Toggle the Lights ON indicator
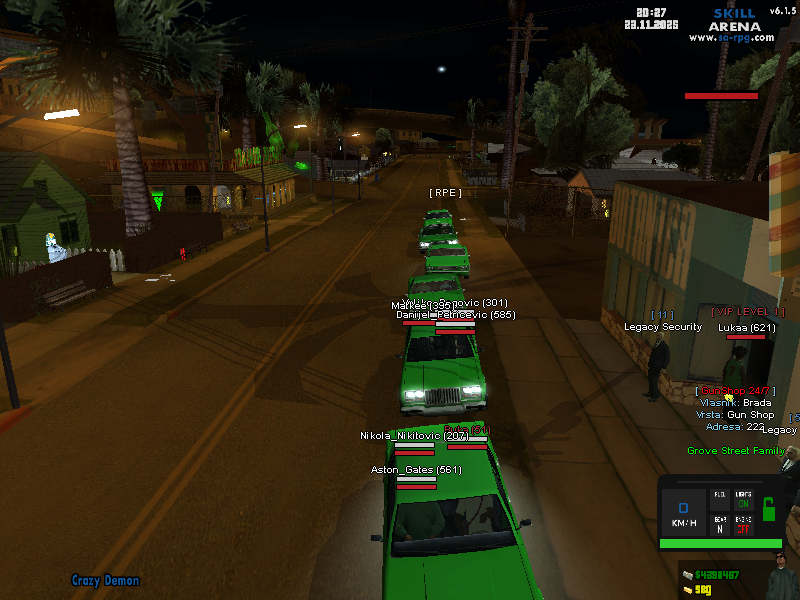 click(744, 499)
